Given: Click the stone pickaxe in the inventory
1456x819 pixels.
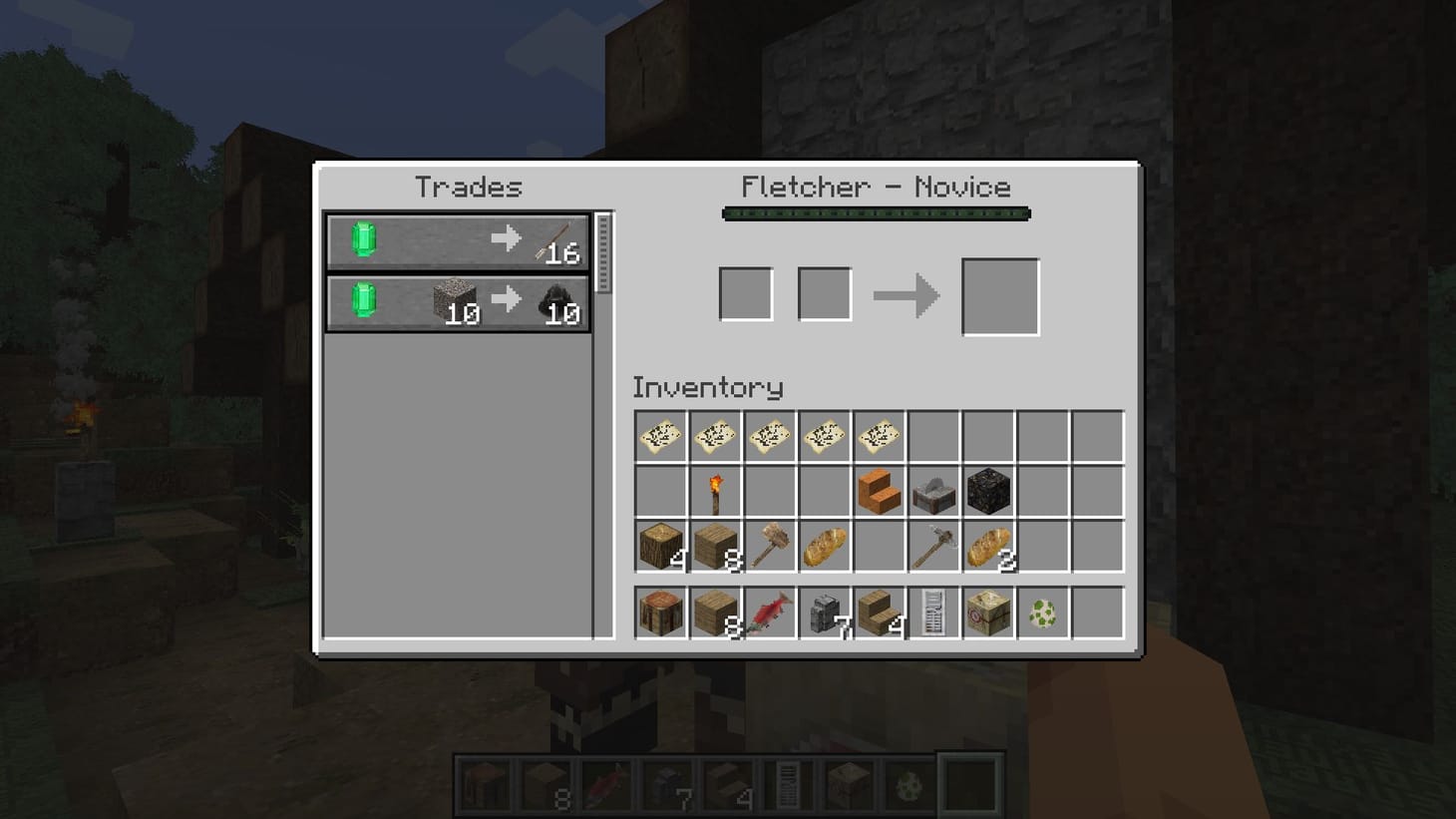Looking at the screenshot, I should tap(934, 546).
